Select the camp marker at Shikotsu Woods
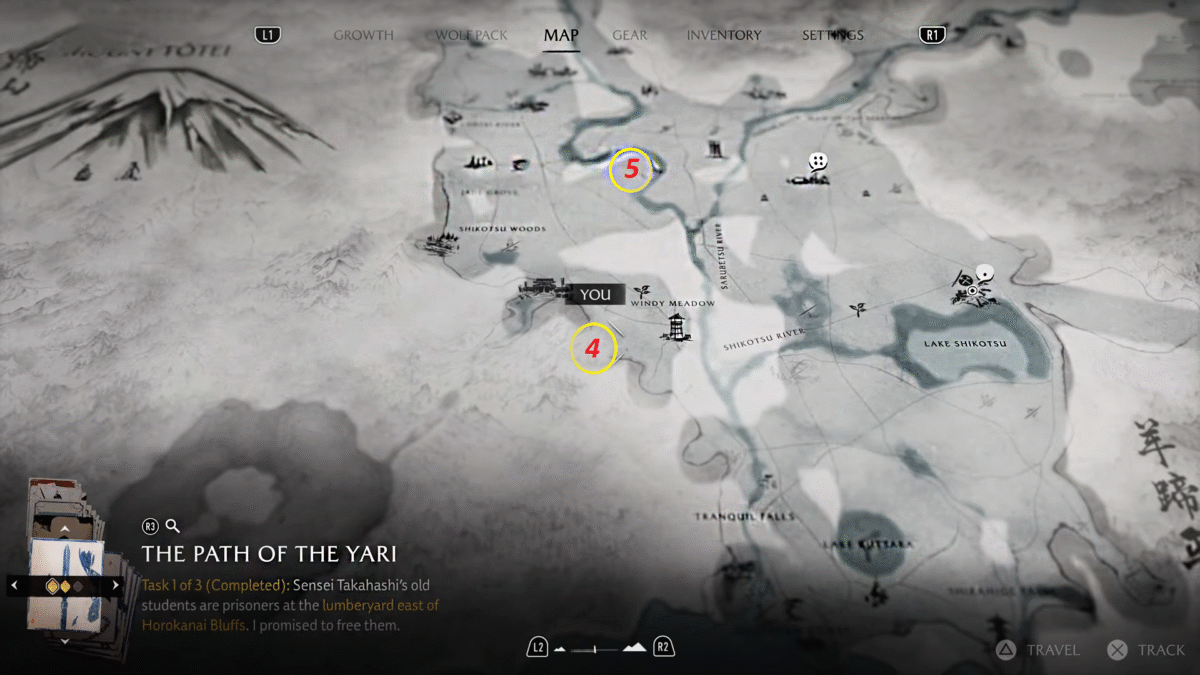 (438, 244)
